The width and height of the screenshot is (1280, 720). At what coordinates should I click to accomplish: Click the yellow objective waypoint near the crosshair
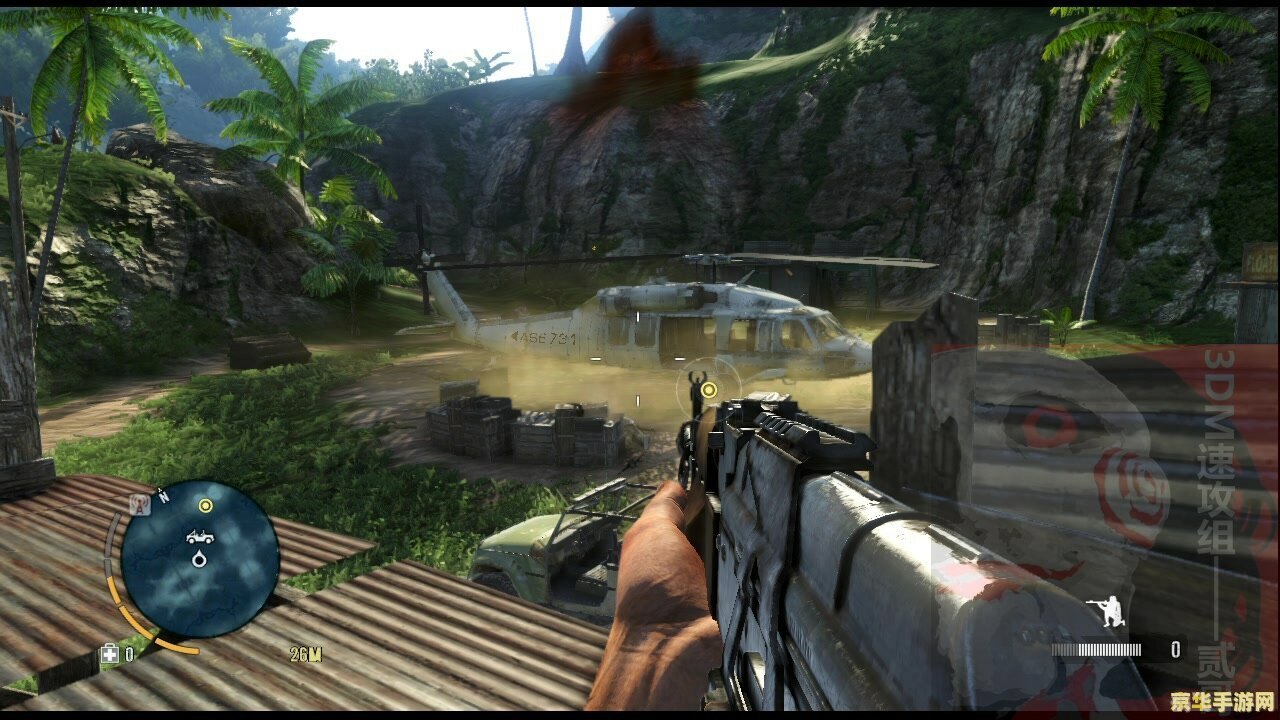pos(709,389)
